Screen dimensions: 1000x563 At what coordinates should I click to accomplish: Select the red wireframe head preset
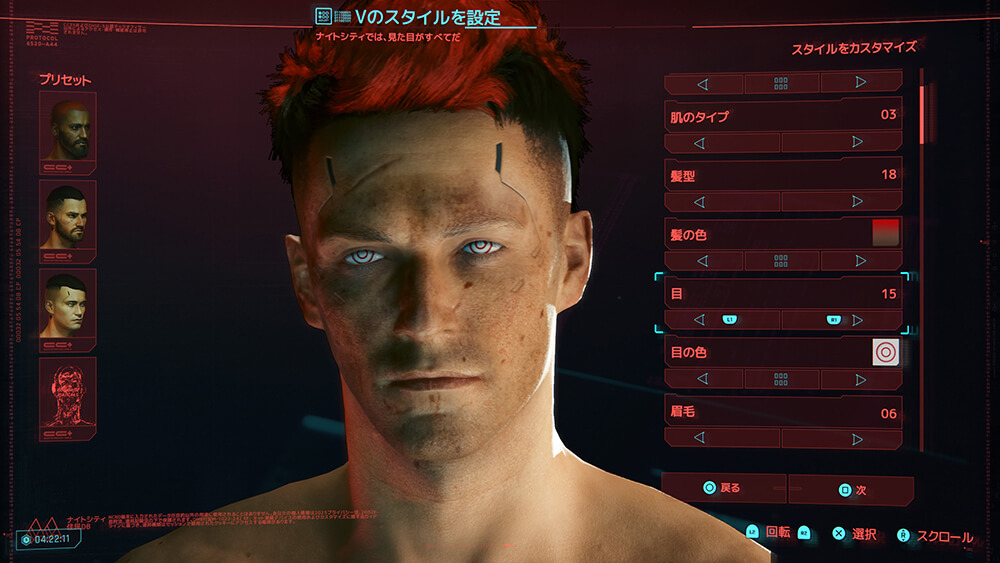tap(68, 392)
